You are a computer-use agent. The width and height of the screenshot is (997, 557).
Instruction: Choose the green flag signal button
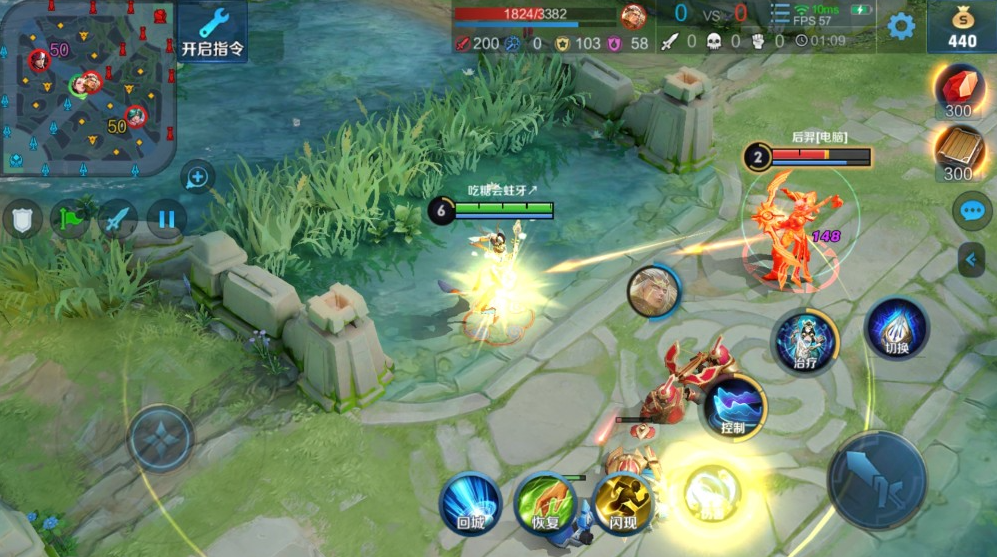pyautogui.click(x=72, y=219)
